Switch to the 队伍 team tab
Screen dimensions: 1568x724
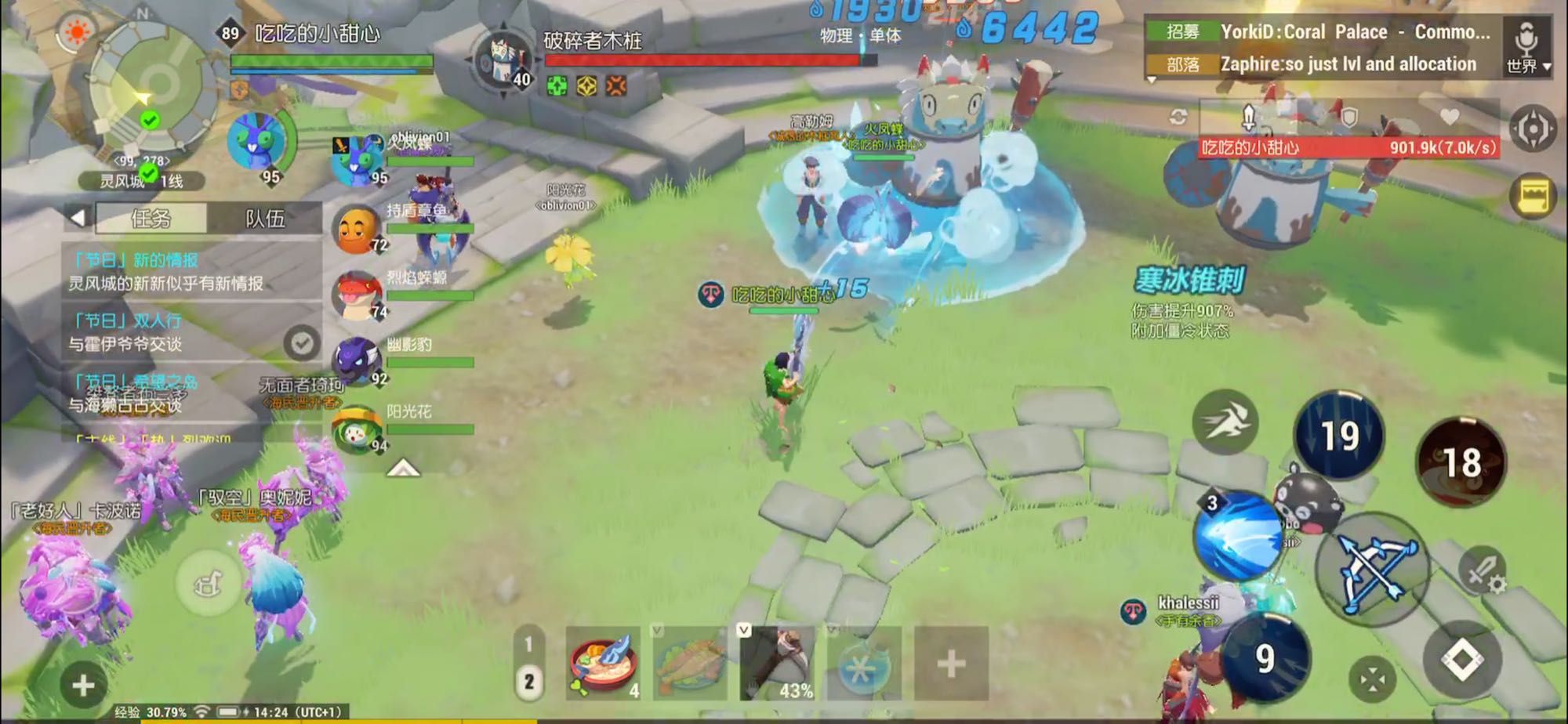click(265, 219)
